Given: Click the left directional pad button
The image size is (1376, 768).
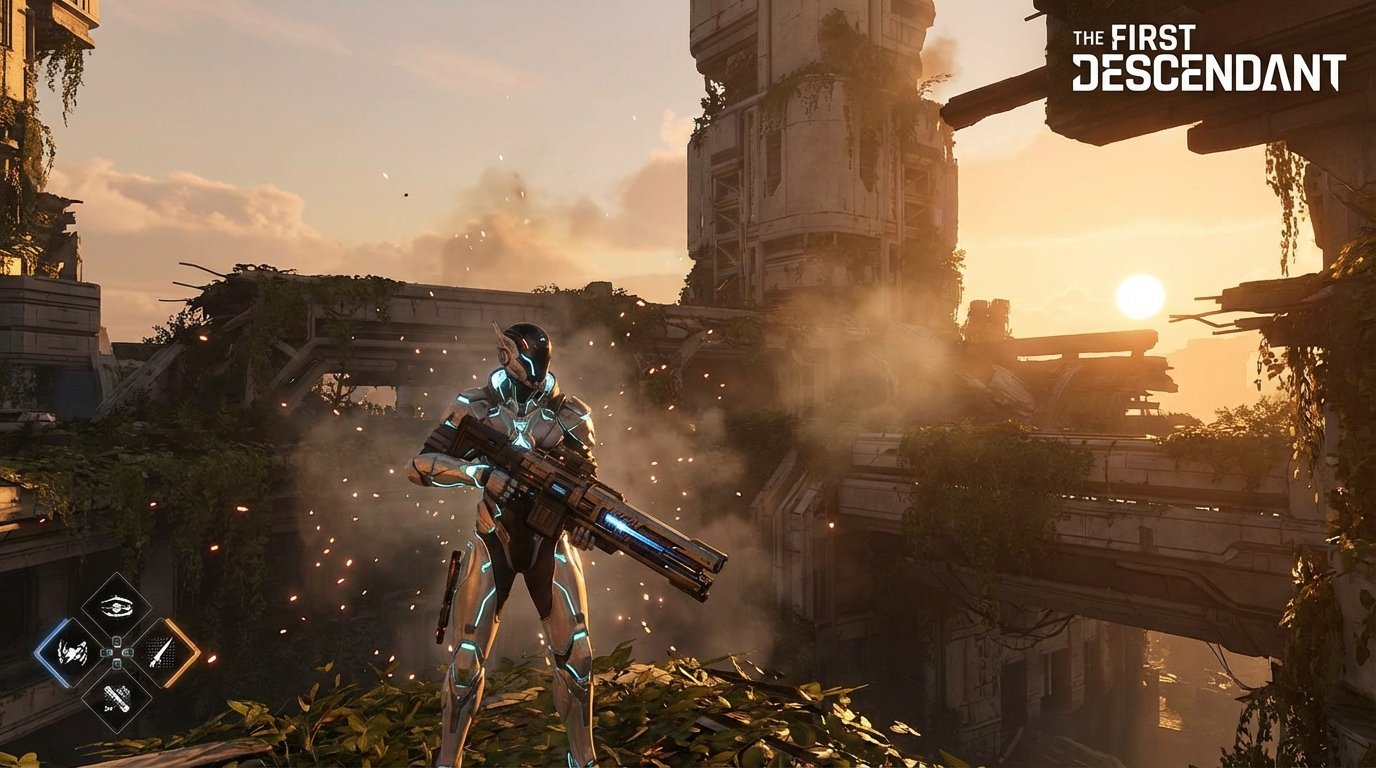Looking at the screenshot, I should click(105, 652).
